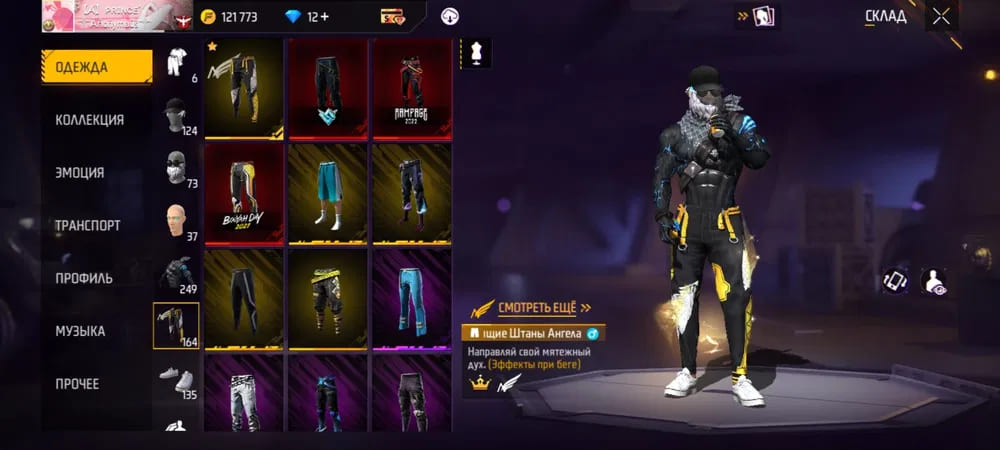Click the mannequin outfit icon
The width and height of the screenshot is (1000, 450).
(476, 55)
